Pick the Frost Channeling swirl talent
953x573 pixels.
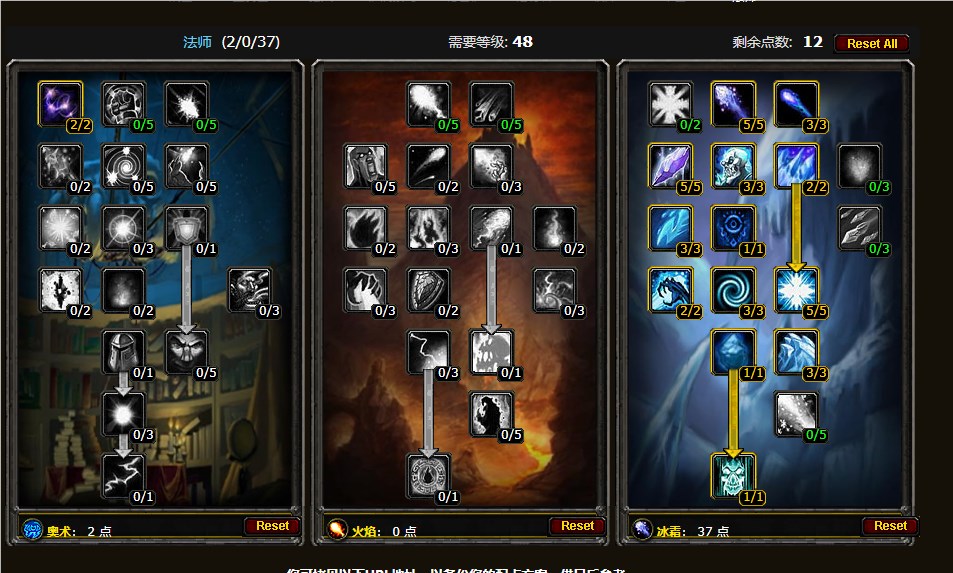point(733,289)
